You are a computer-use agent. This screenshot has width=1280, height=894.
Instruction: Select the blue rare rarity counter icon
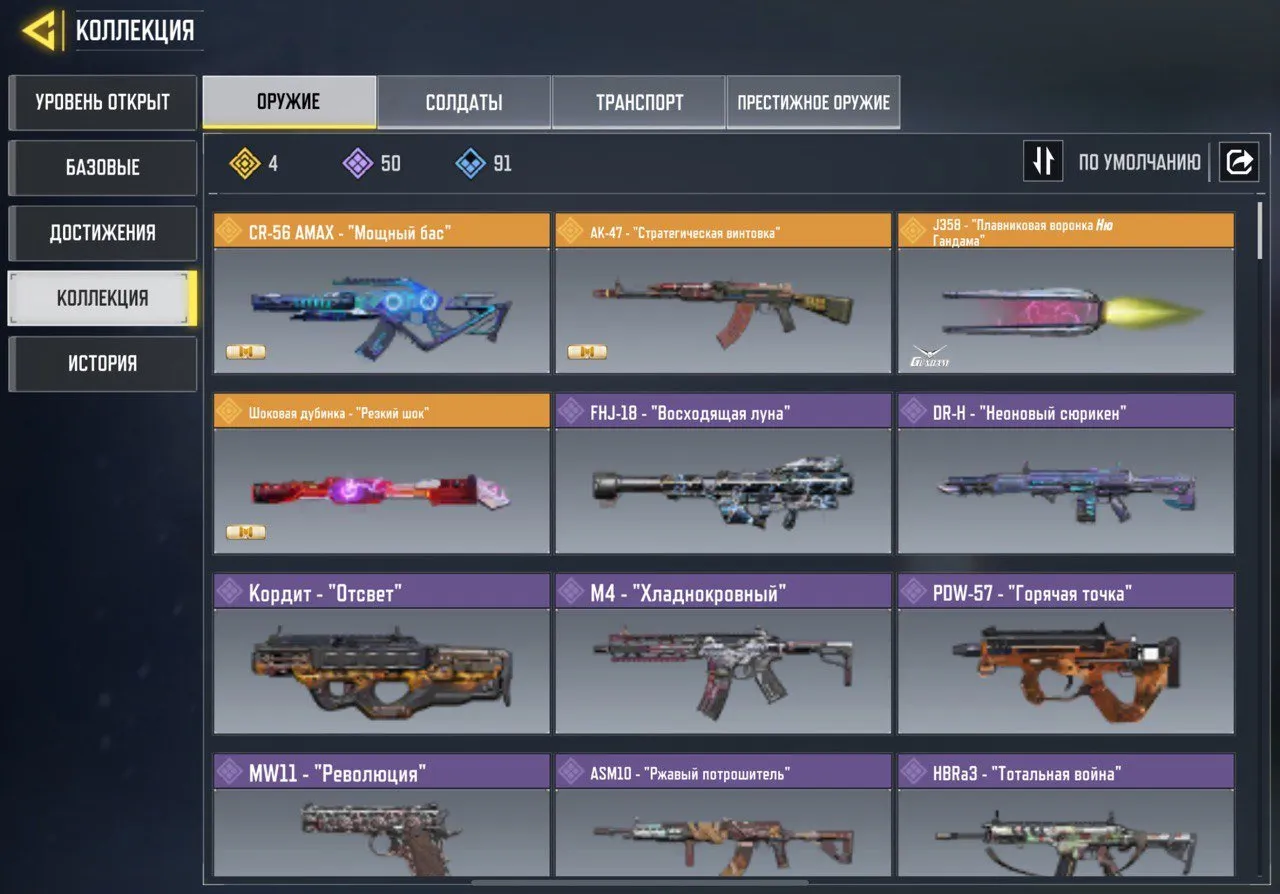tap(469, 163)
